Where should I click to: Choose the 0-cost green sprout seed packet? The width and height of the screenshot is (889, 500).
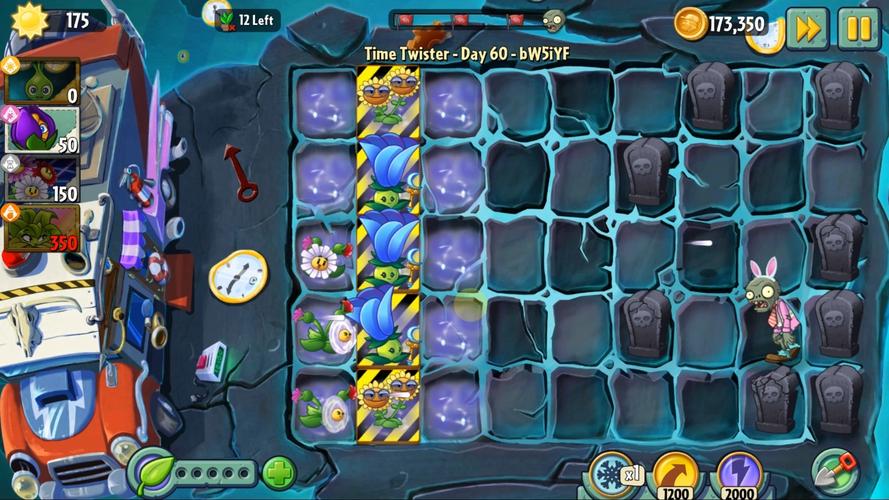point(43,82)
